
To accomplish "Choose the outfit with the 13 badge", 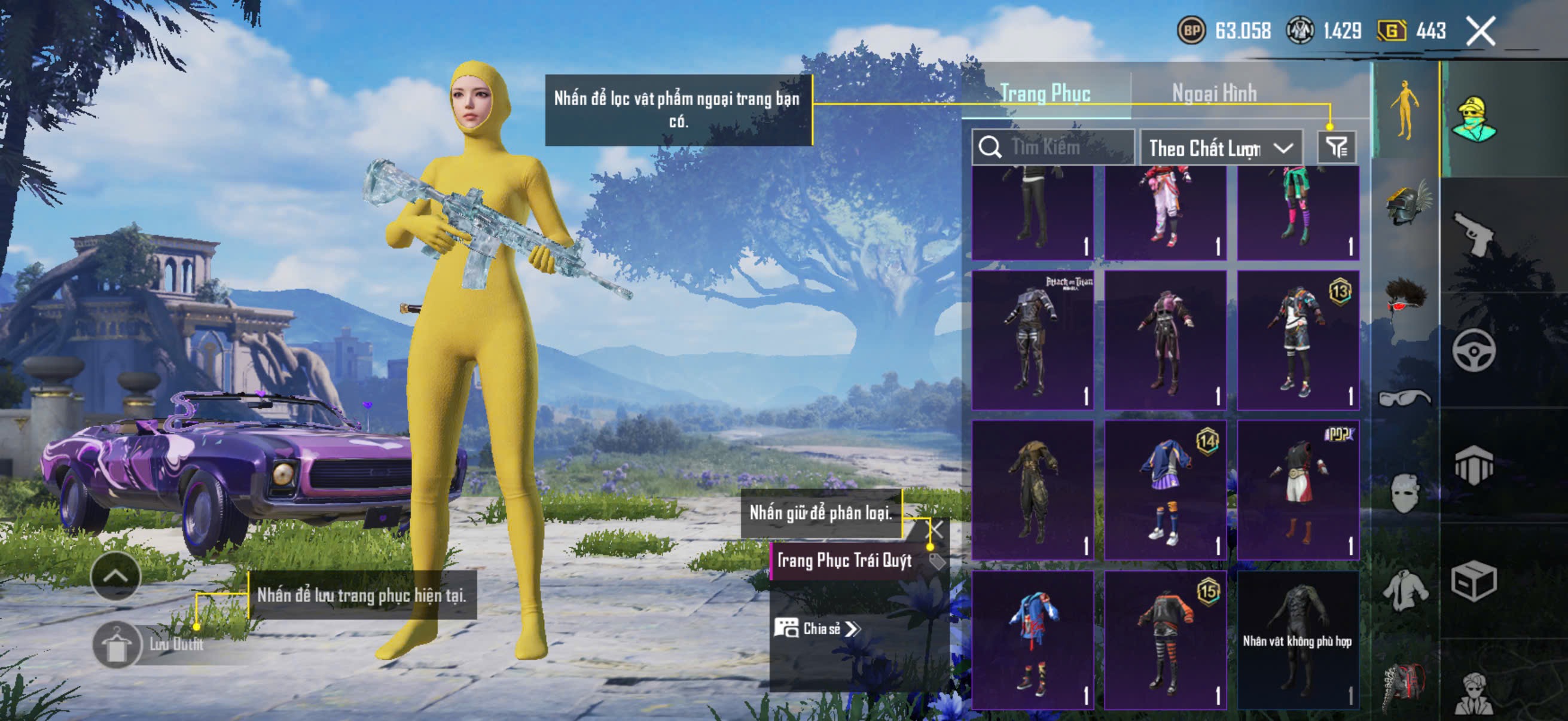I will pos(1298,340).
